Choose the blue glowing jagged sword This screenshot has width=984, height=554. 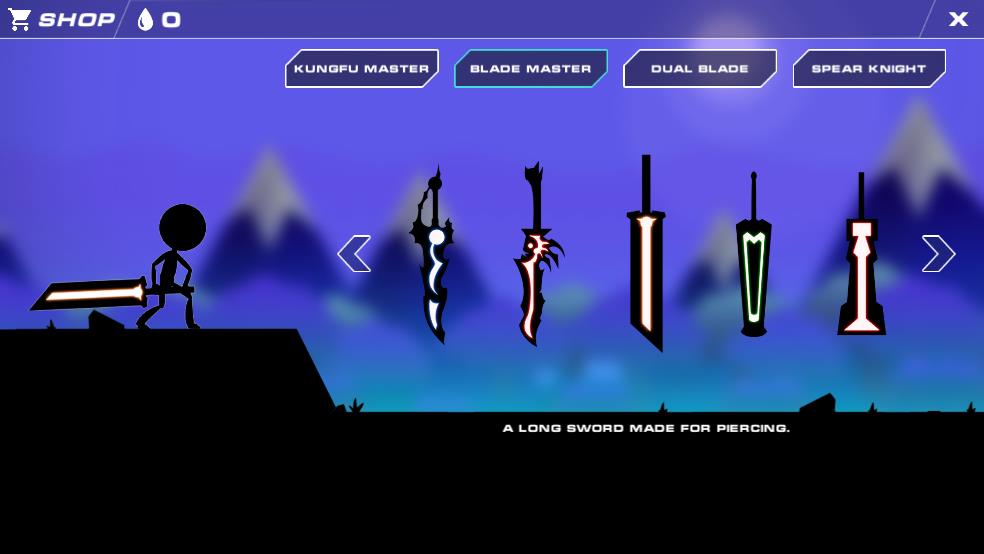click(x=434, y=258)
